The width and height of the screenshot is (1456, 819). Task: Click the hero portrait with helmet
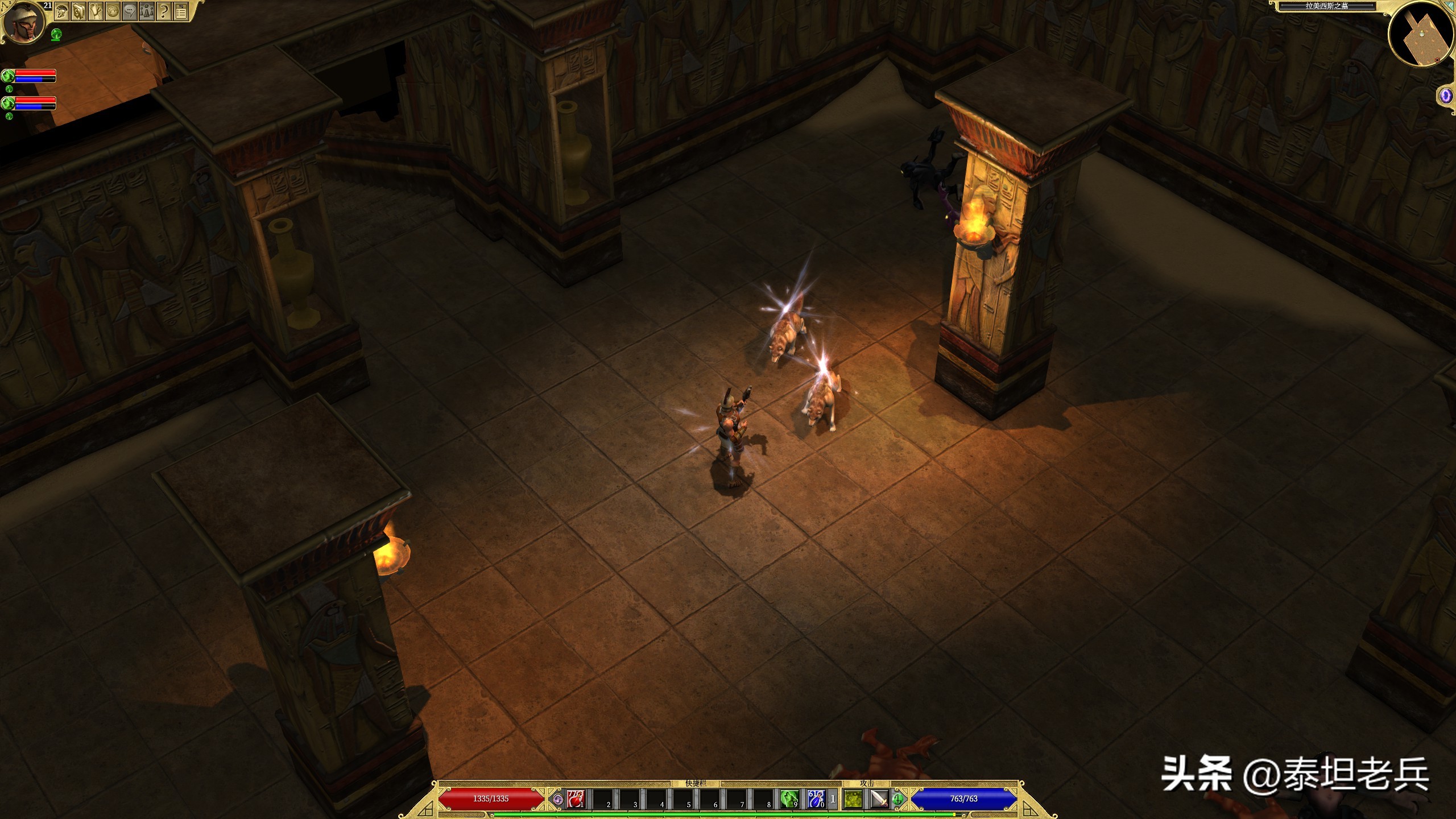[x=23, y=22]
